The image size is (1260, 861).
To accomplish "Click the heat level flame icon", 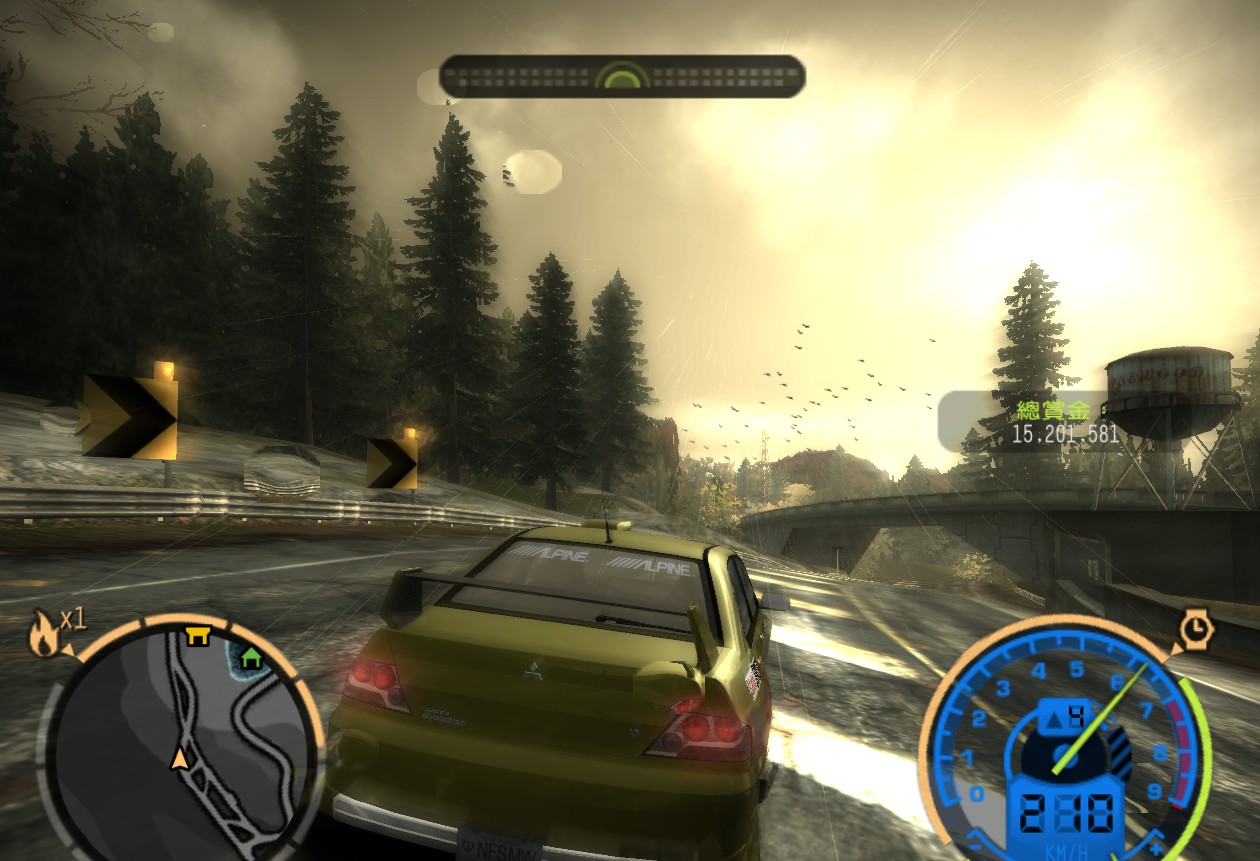I will tap(44, 636).
